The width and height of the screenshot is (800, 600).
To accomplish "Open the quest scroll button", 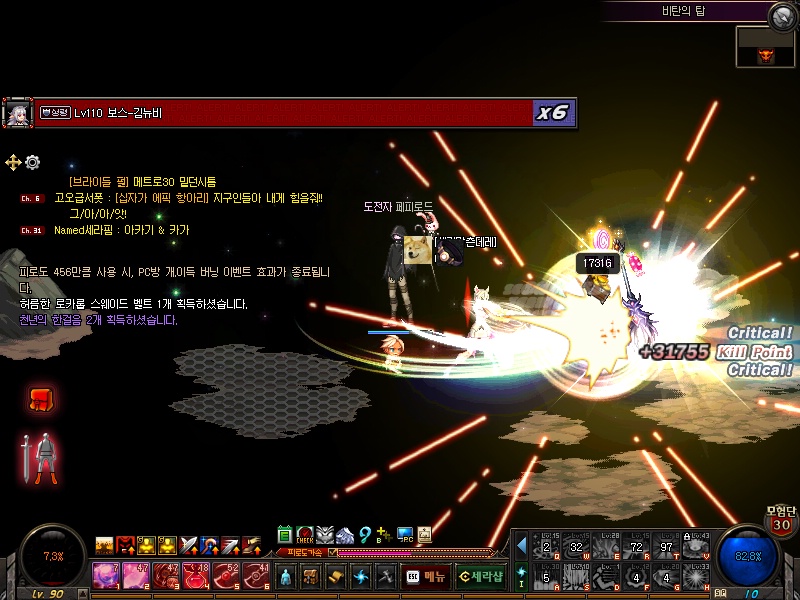I will point(335,576).
